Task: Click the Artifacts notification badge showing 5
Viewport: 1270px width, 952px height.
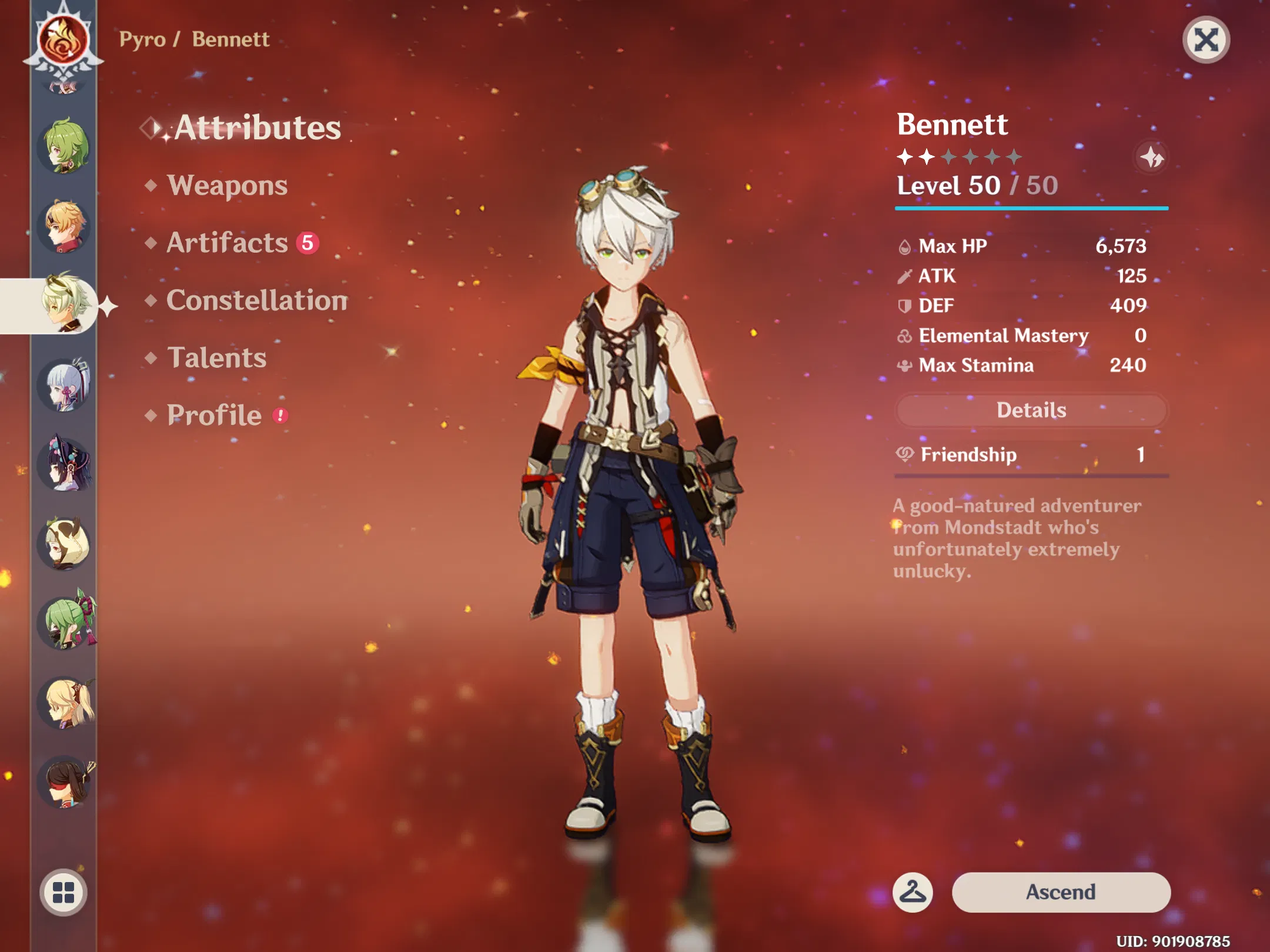Action: point(308,243)
